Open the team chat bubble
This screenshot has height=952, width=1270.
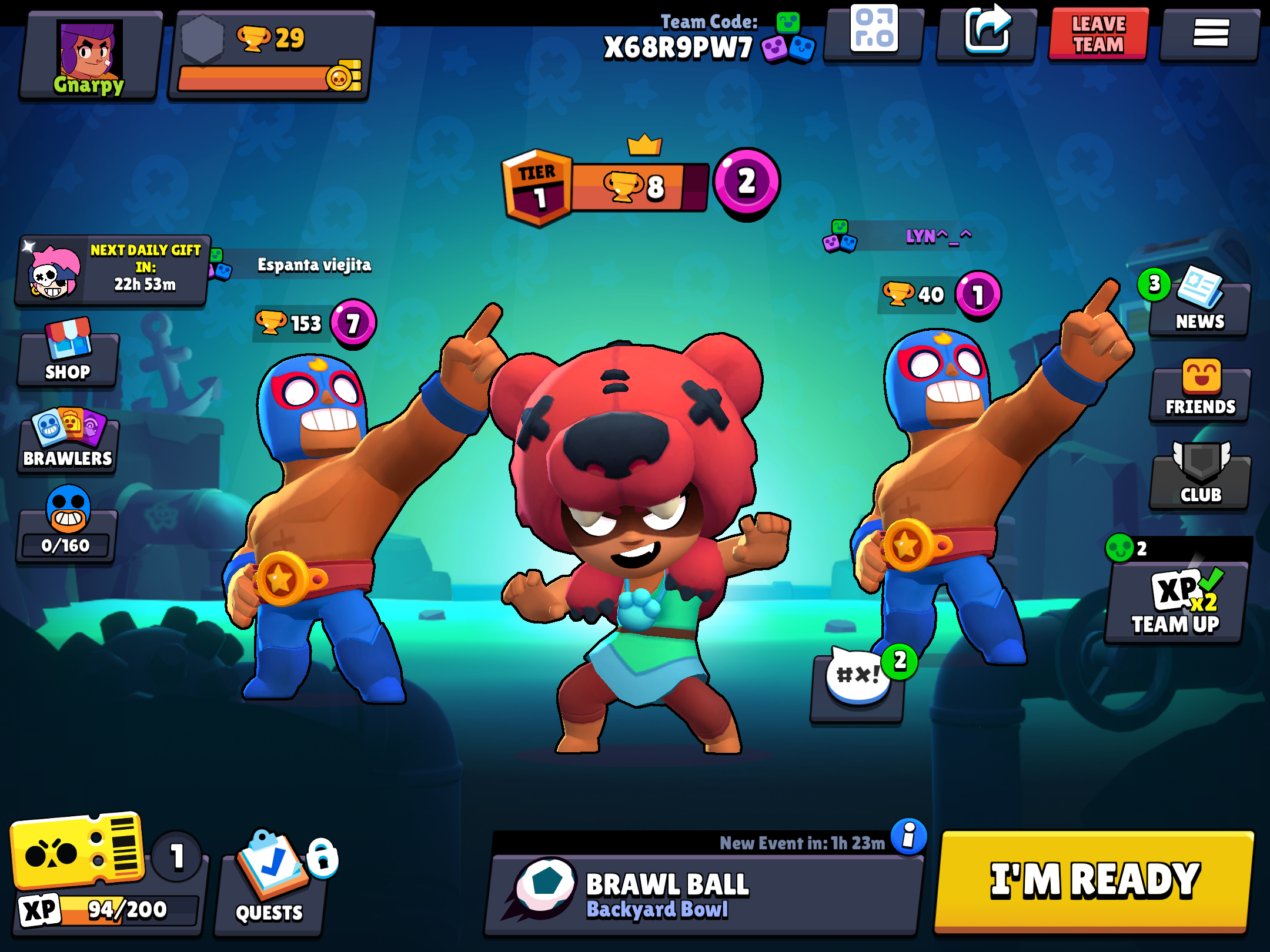pyautogui.click(x=857, y=685)
